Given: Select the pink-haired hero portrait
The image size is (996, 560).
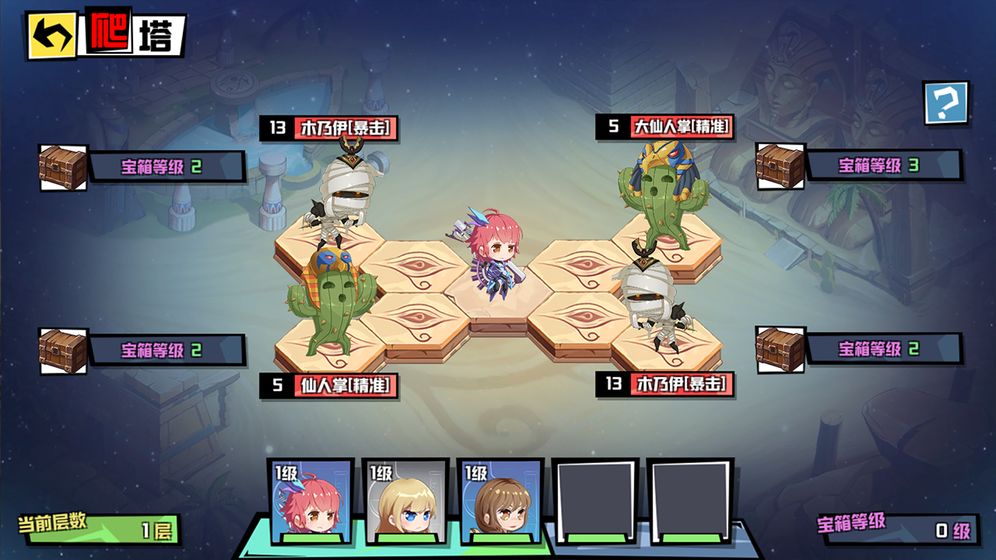Looking at the screenshot, I should click(x=311, y=502).
